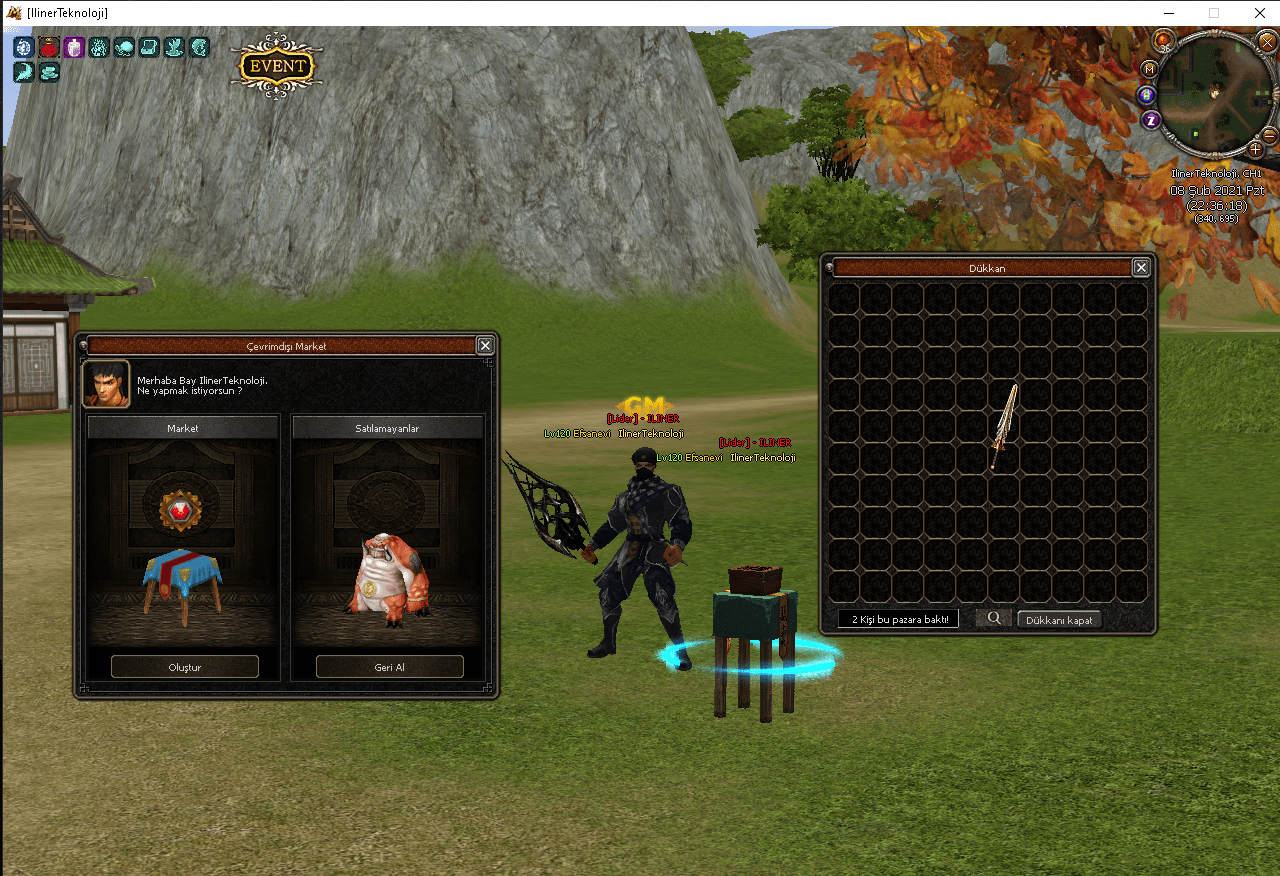Click the Market stall table image

coord(182,580)
